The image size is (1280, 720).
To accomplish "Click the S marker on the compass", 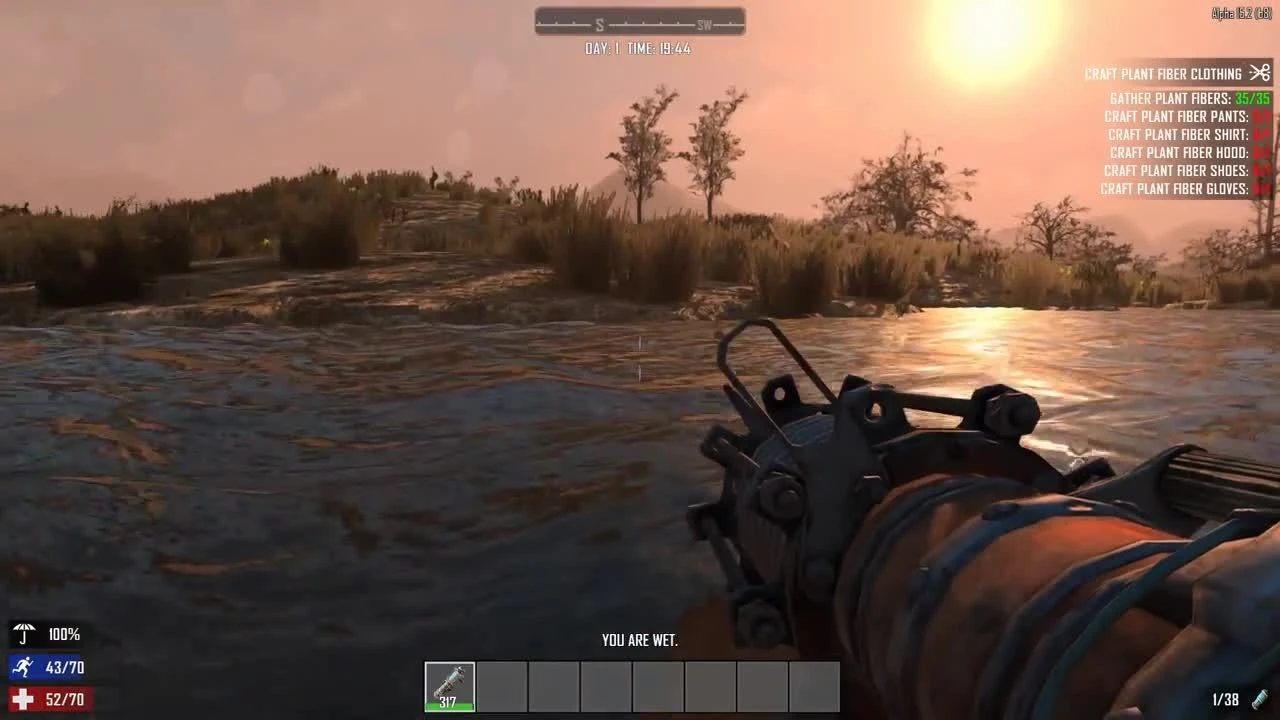I will (601, 21).
